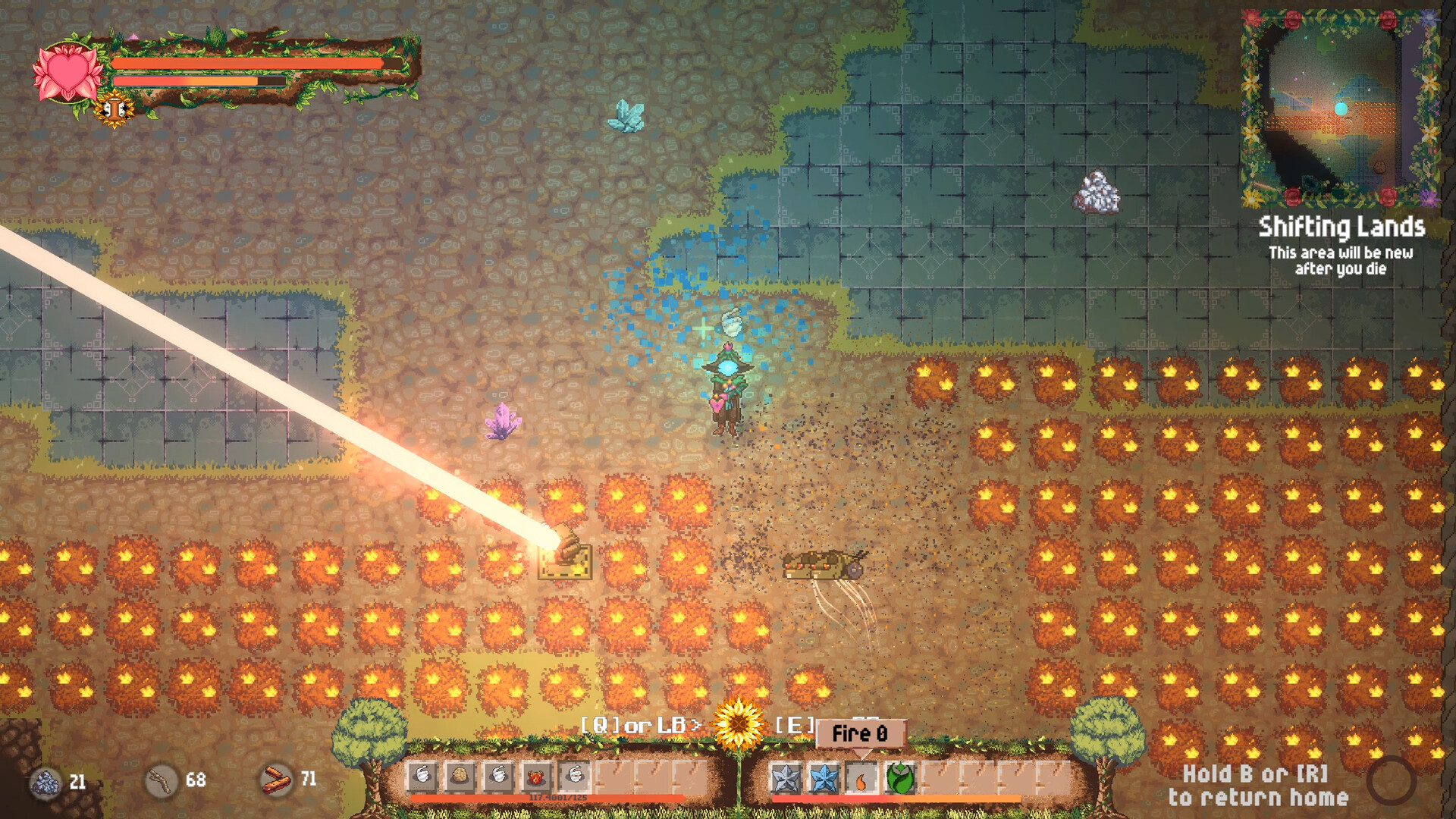Click the Q or LB cycle prompt
The image size is (1456, 819).
click(642, 726)
